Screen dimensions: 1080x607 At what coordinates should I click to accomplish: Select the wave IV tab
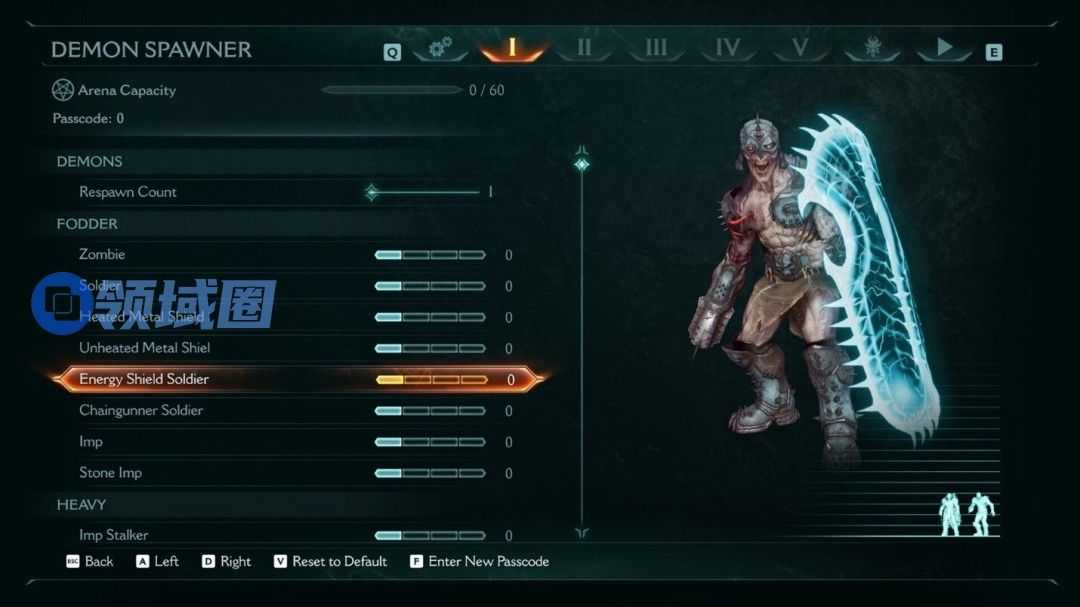click(x=727, y=47)
